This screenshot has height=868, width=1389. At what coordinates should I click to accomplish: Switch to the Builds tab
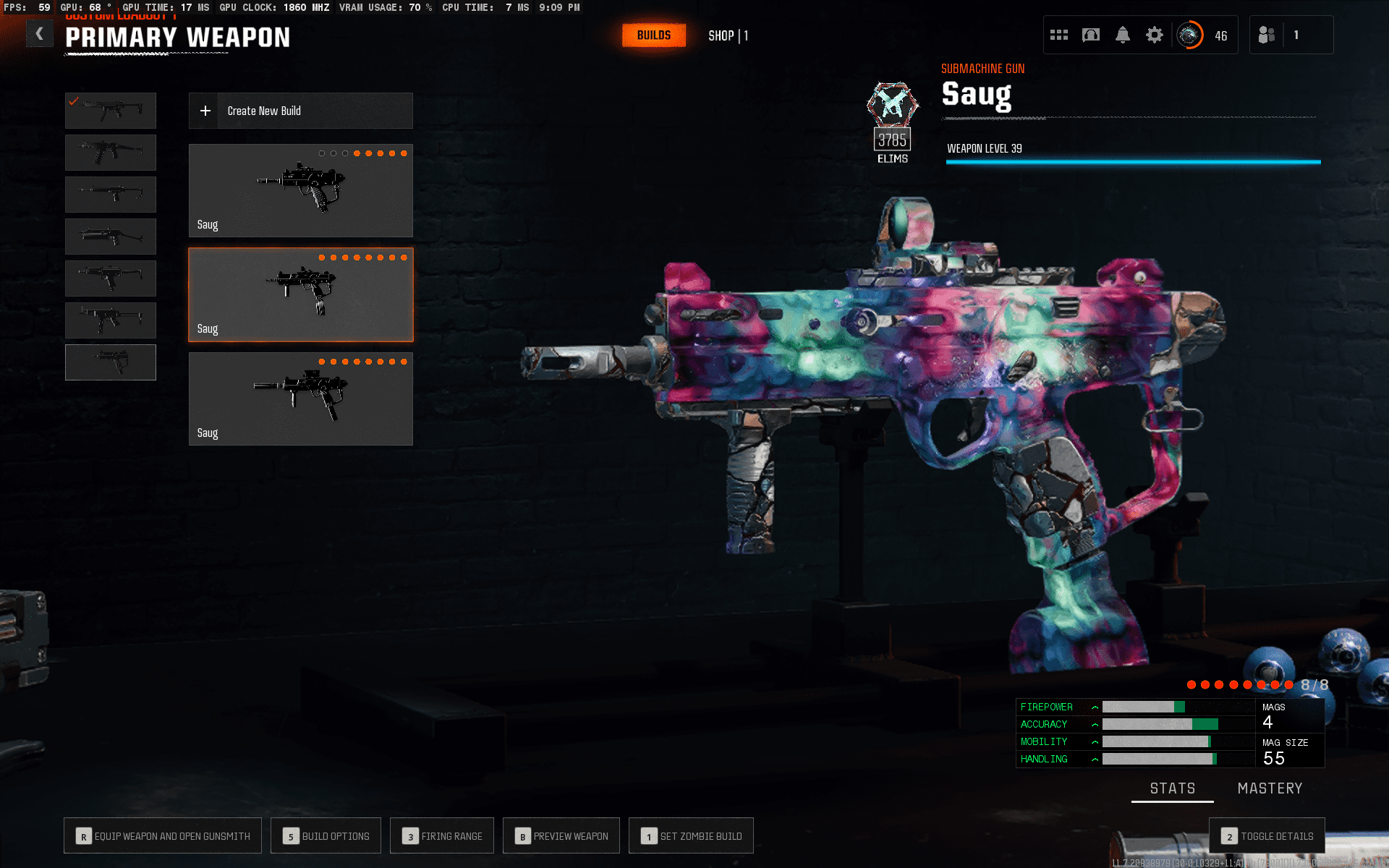click(654, 35)
